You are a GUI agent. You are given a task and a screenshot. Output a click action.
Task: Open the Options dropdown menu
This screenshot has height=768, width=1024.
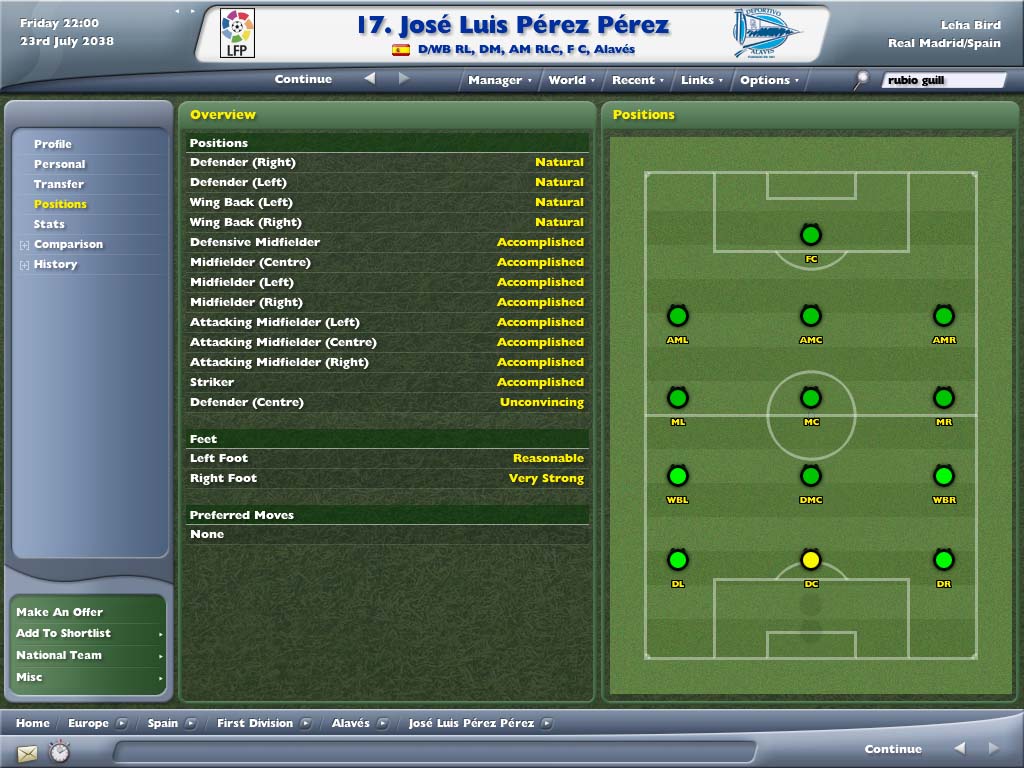769,80
